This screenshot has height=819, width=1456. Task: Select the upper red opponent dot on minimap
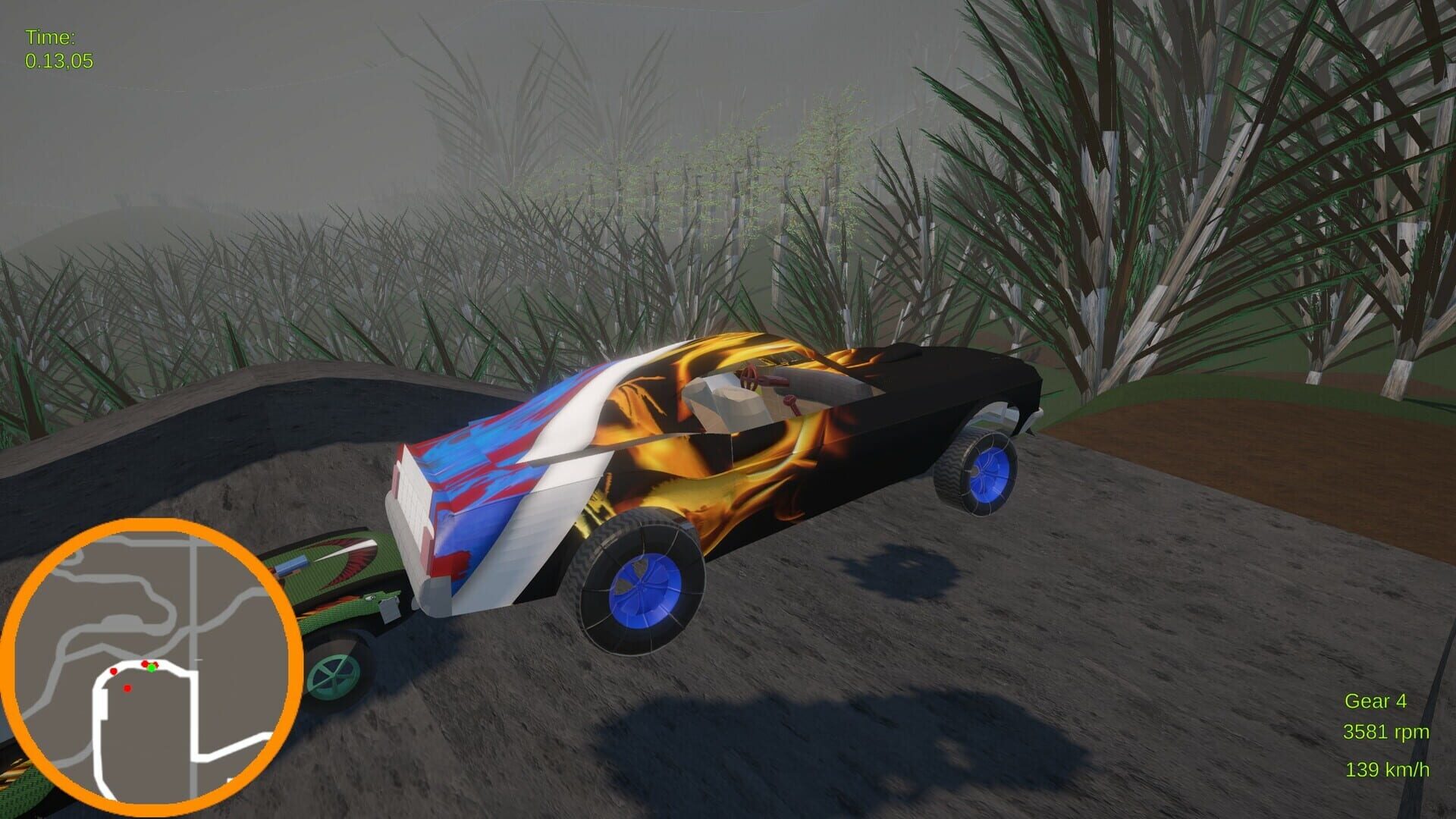pos(145,664)
